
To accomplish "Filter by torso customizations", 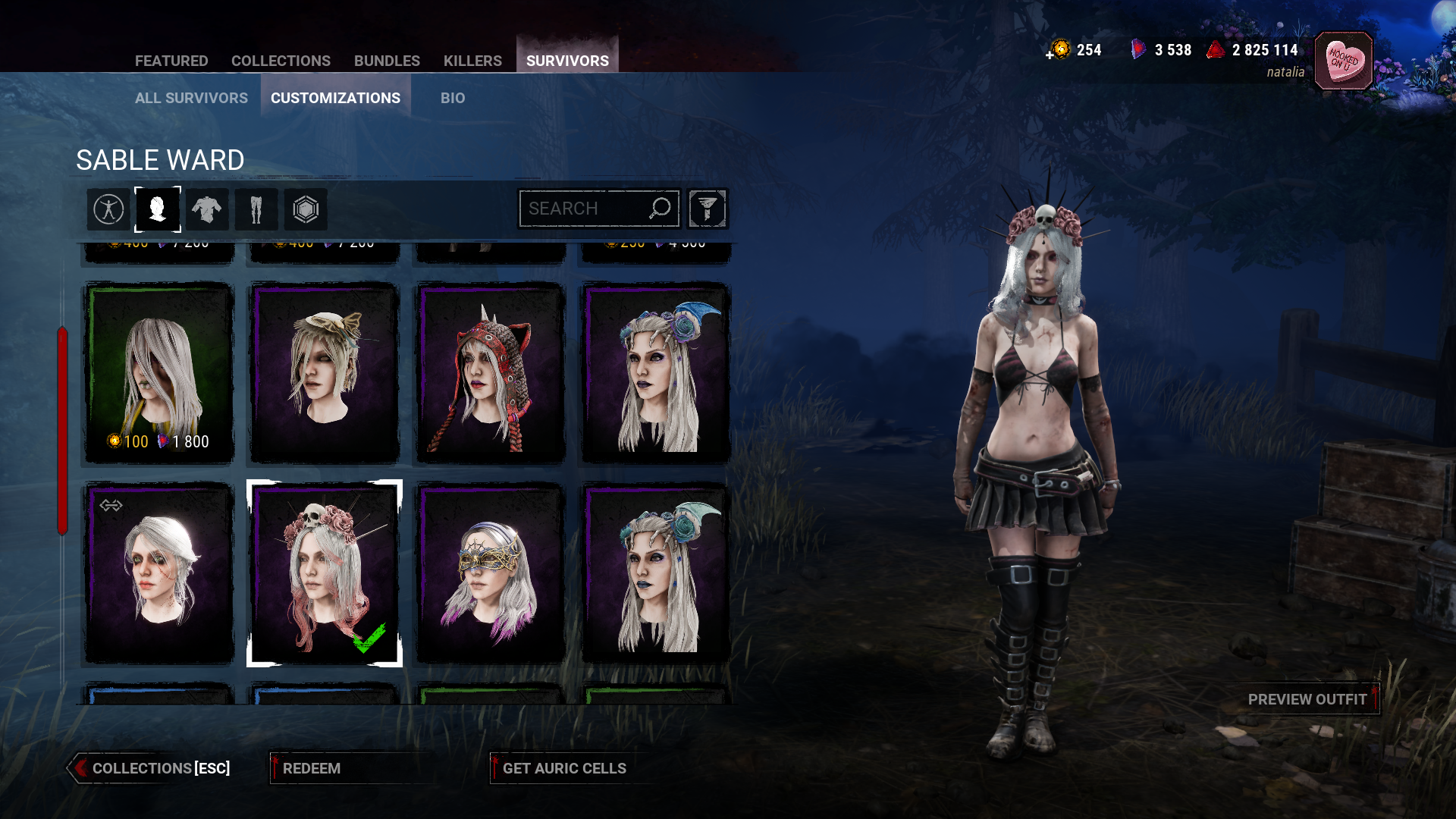I will (207, 209).
